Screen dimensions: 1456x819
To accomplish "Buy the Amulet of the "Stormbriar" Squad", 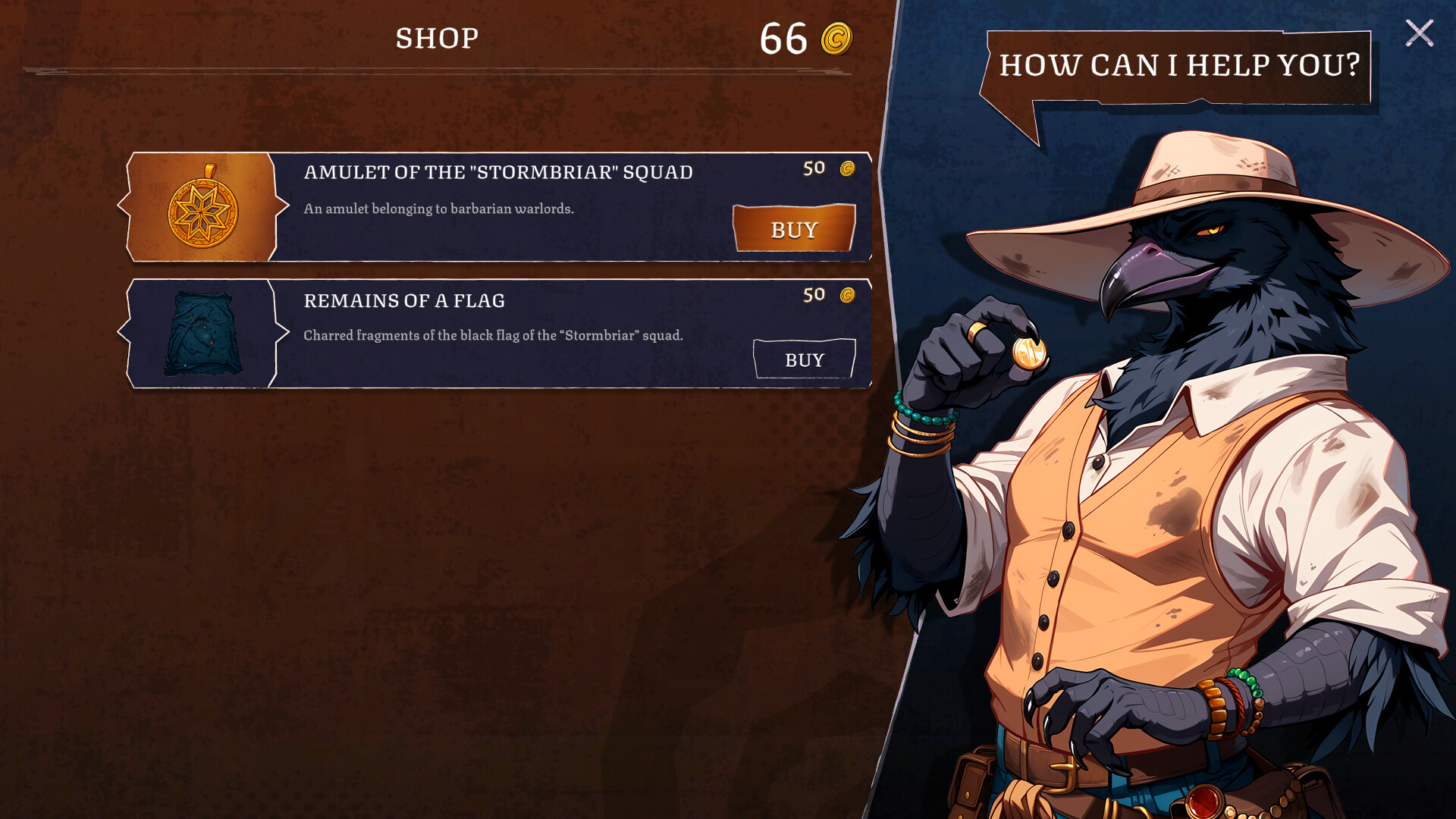I will coord(794,228).
